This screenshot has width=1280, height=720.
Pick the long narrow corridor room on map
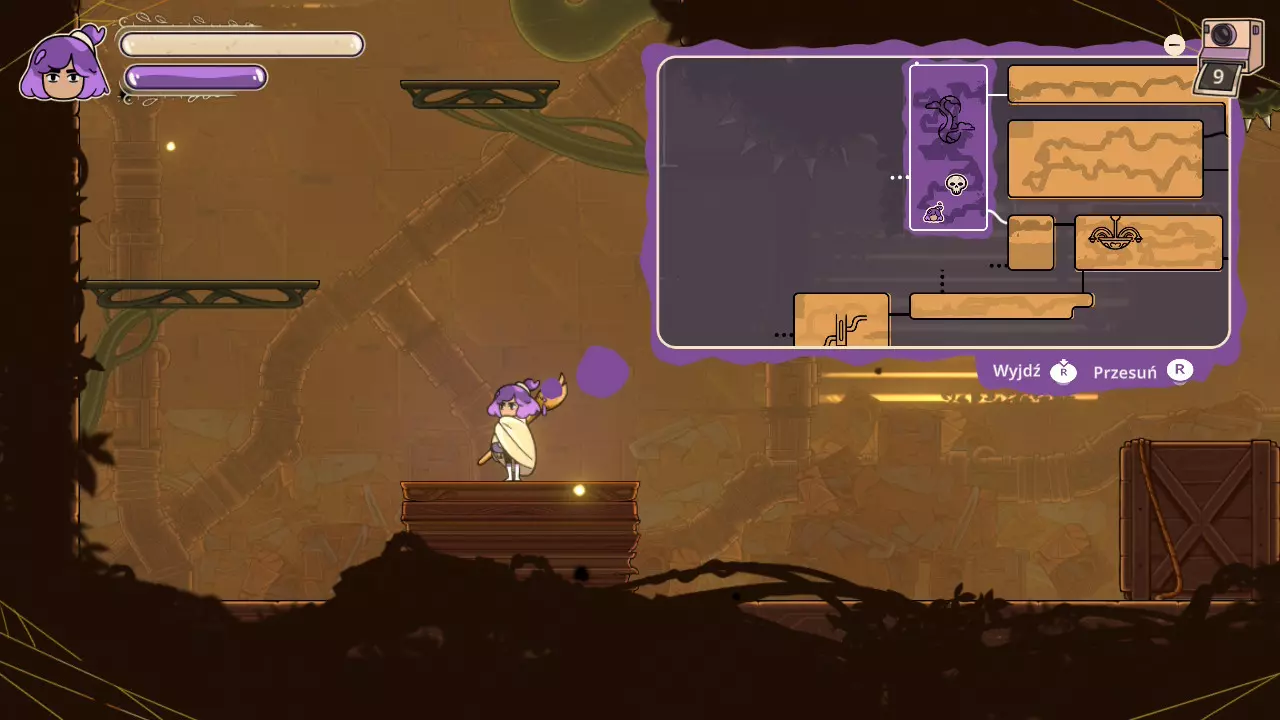[x=1000, y=306]
